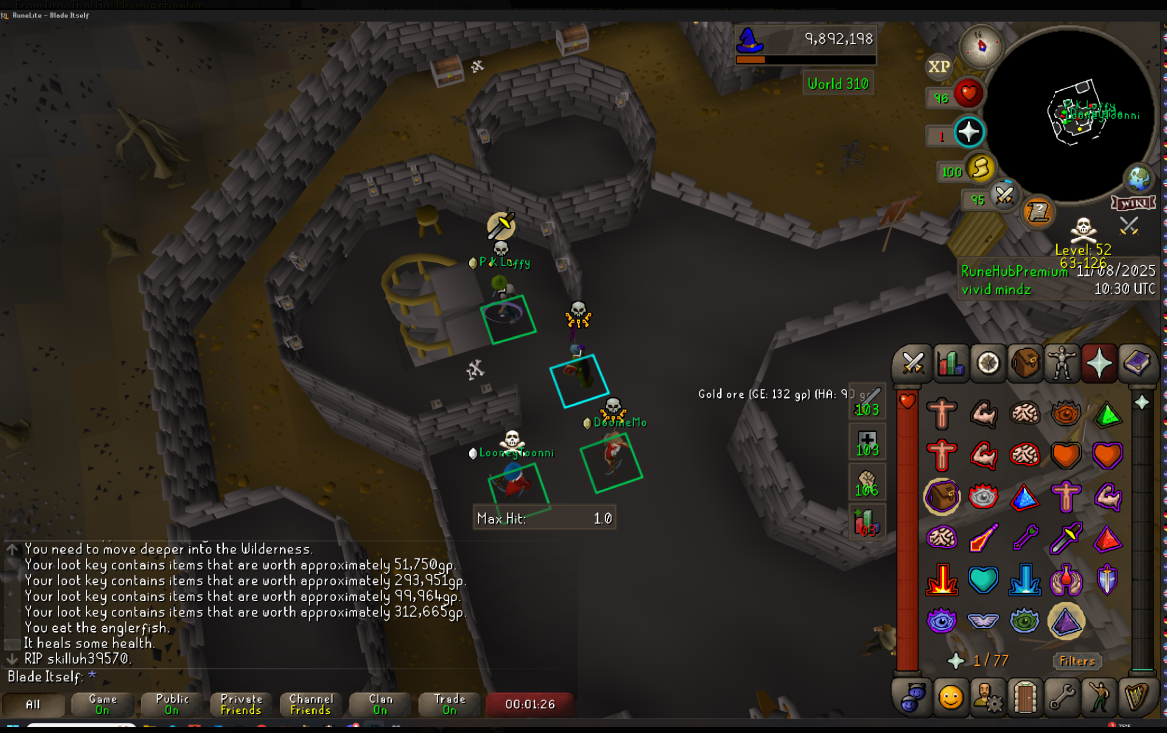1167x733 pixels.
Task: Click the Filters button in prayer panel
Action: 1076,661
